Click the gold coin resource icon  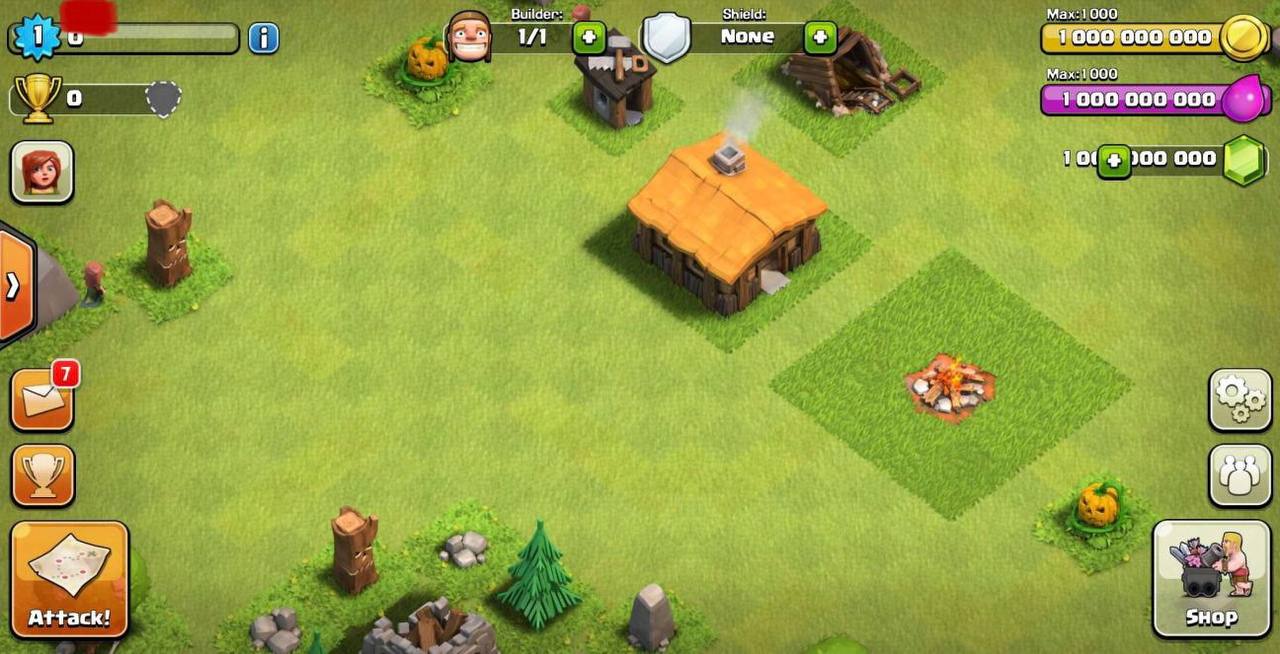[x=1245, y=38]
